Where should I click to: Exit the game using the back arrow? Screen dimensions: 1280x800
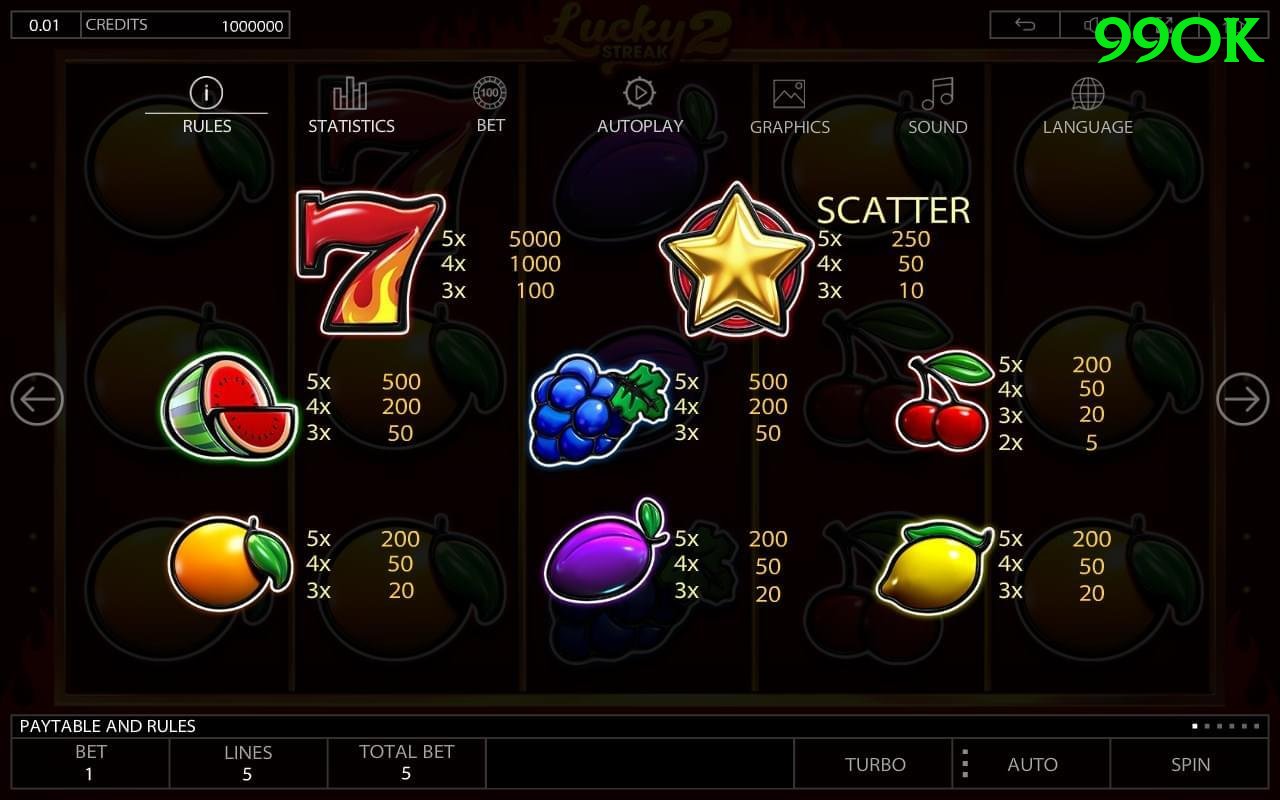point(1022,25)
